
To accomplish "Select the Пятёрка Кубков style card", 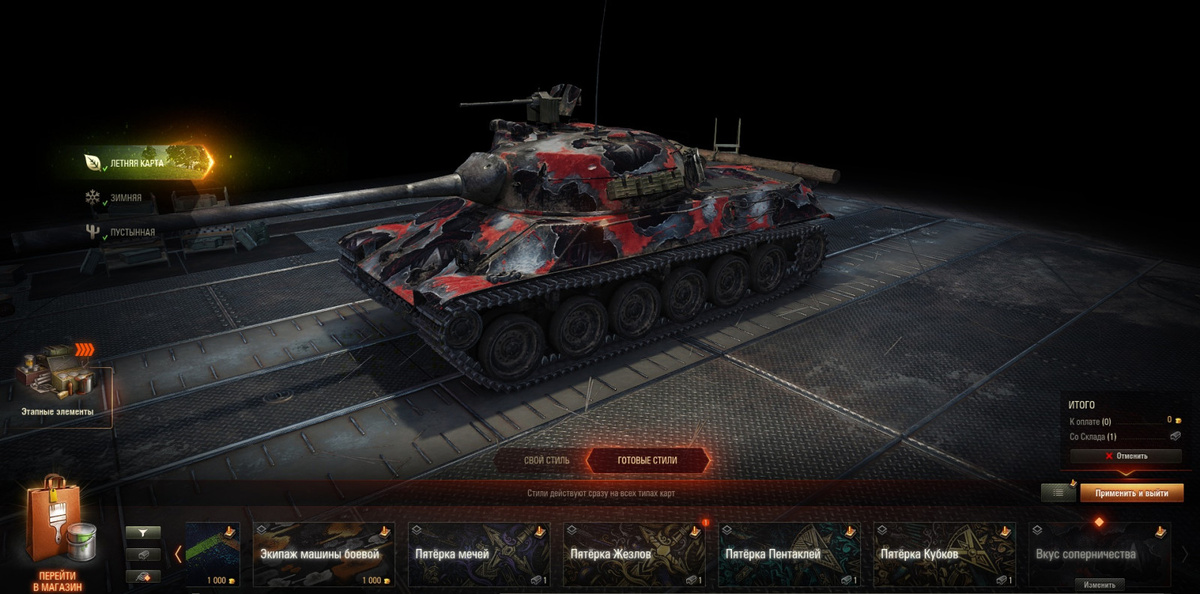I will coord(944,553).
